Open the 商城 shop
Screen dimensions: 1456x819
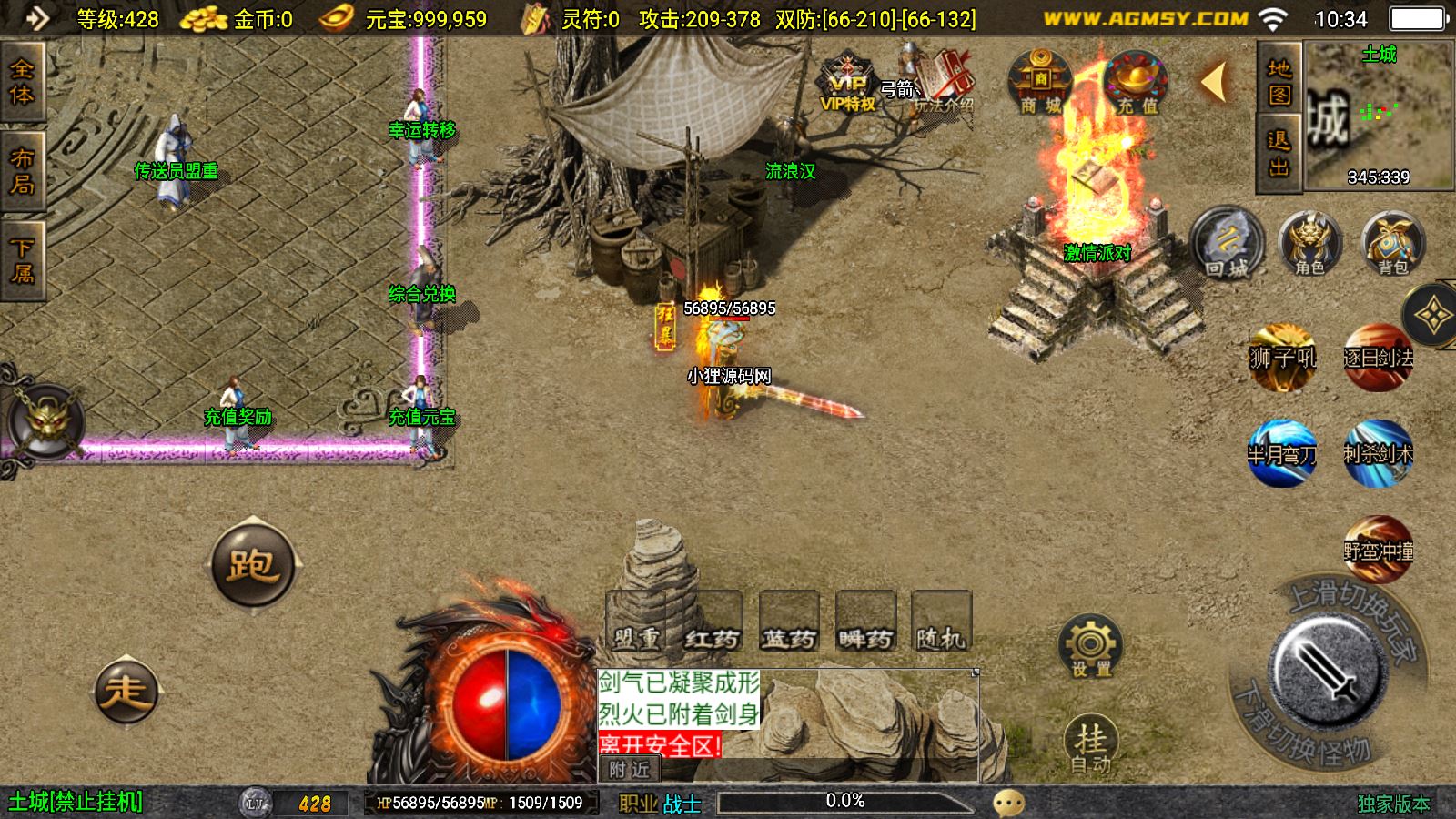coord(1040,84)
